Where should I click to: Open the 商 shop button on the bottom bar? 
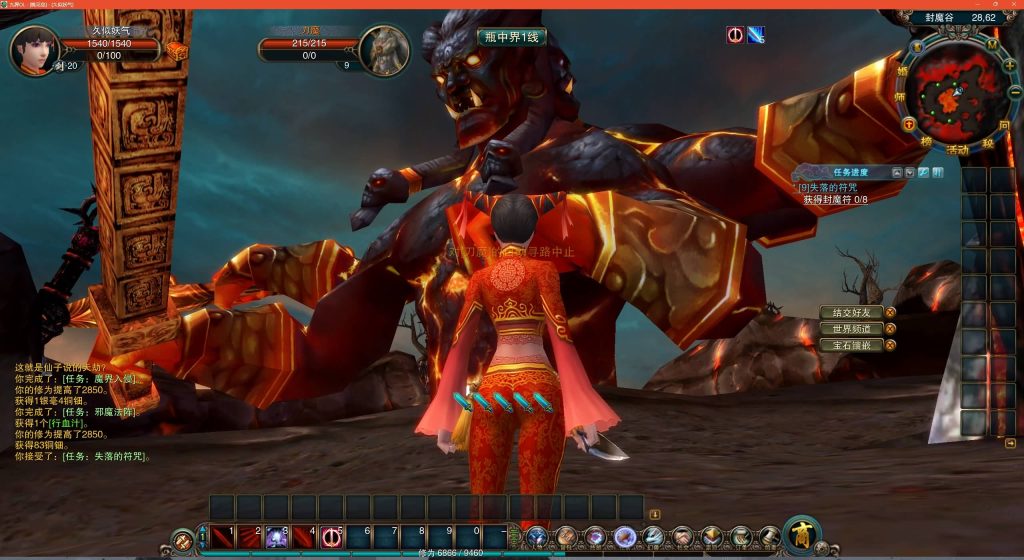pos(801,534)
